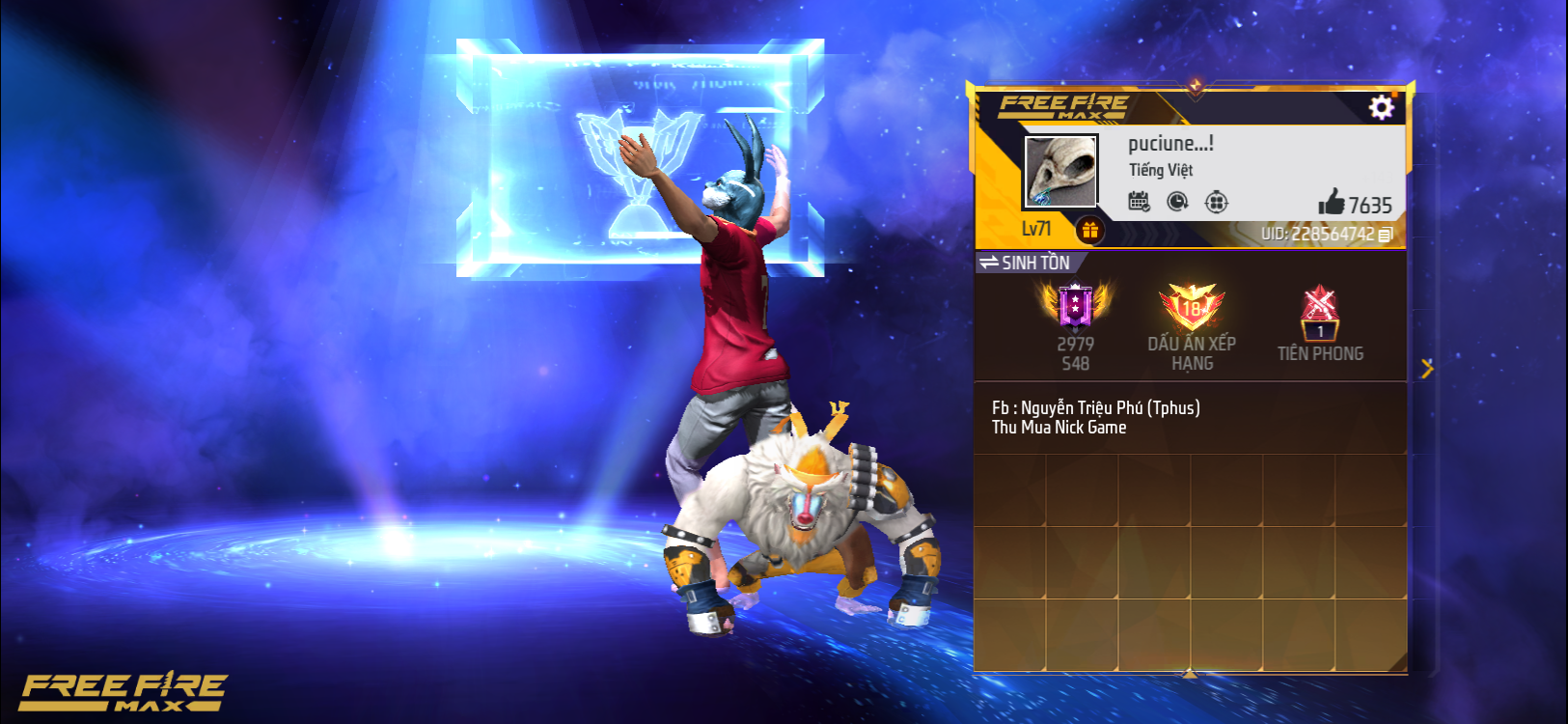
Task: Expand the panel with the yellow right chevron
Action: coord(1429,369)
